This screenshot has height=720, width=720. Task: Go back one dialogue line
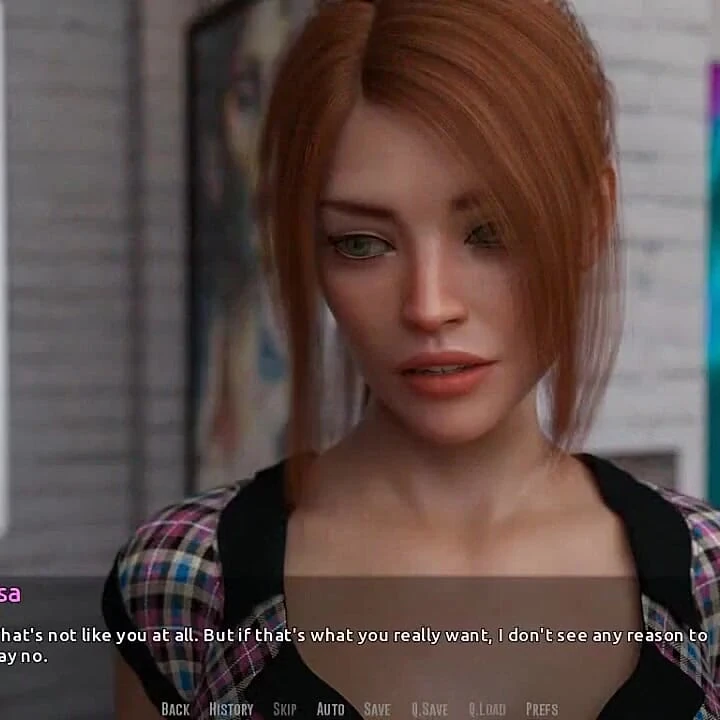pos(175,709)
